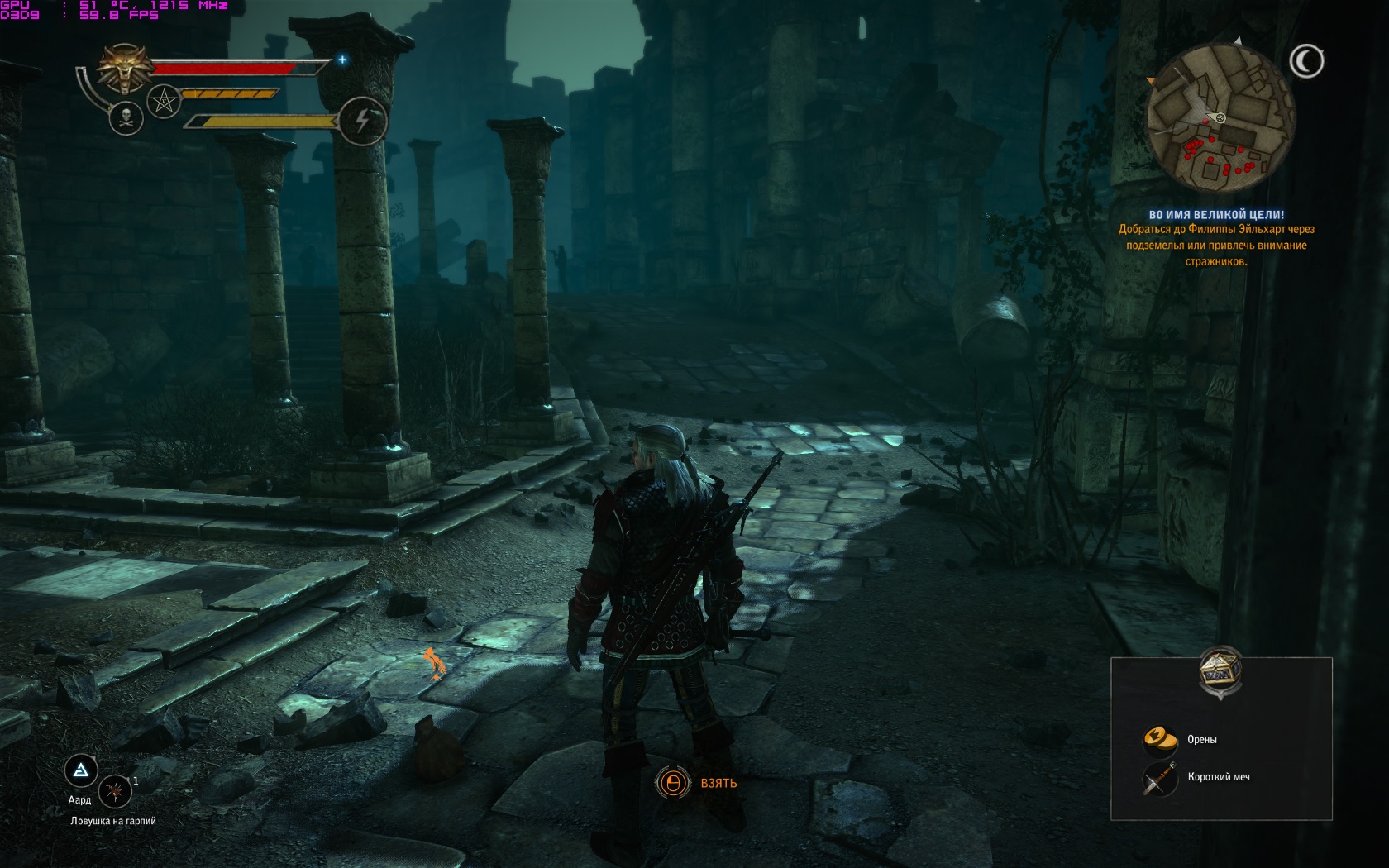Click the skull and crossbones toxicity icon
Screen dimensions: 1389x868
[126, 119]
